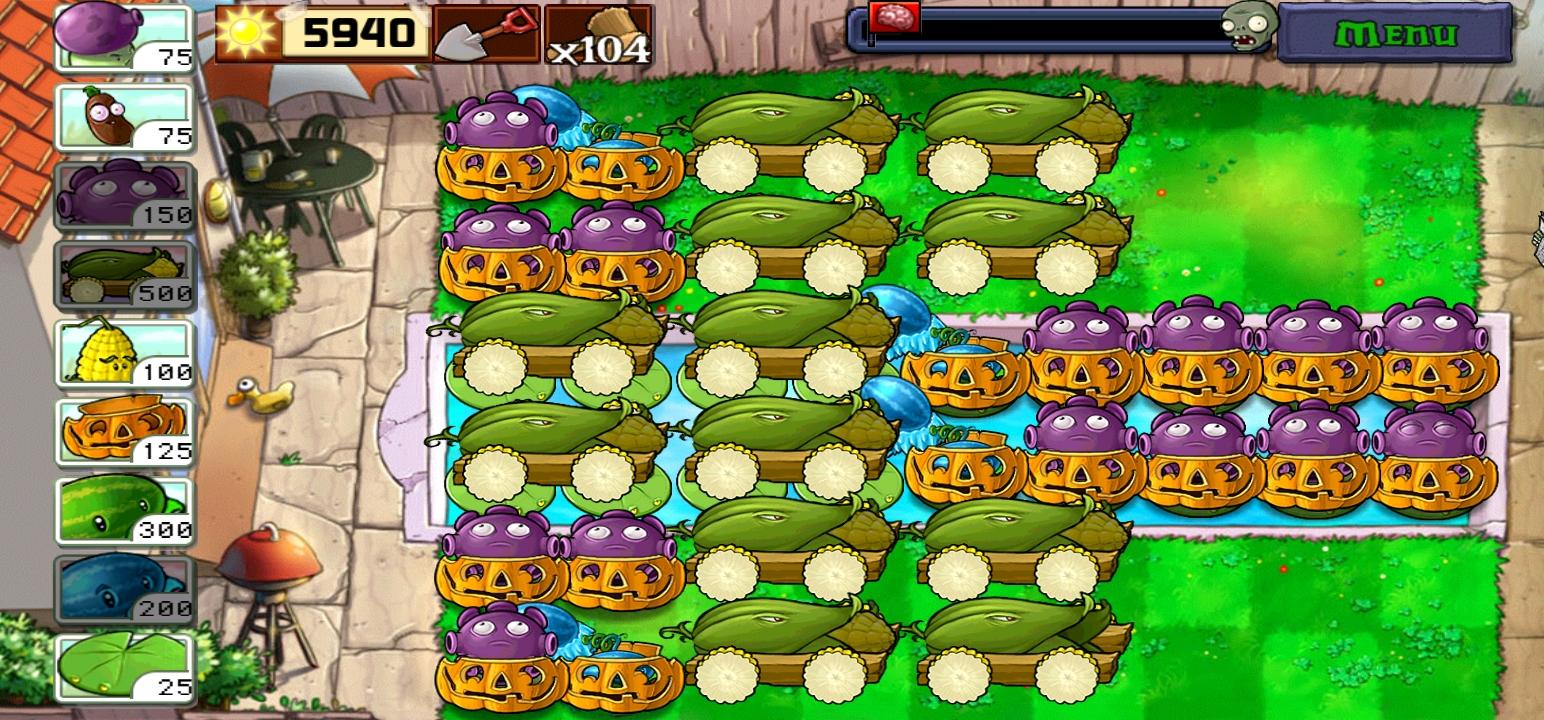Click the x104 item counter icon
Viewport: 1544px width, 720px height.
coord(598,35)
